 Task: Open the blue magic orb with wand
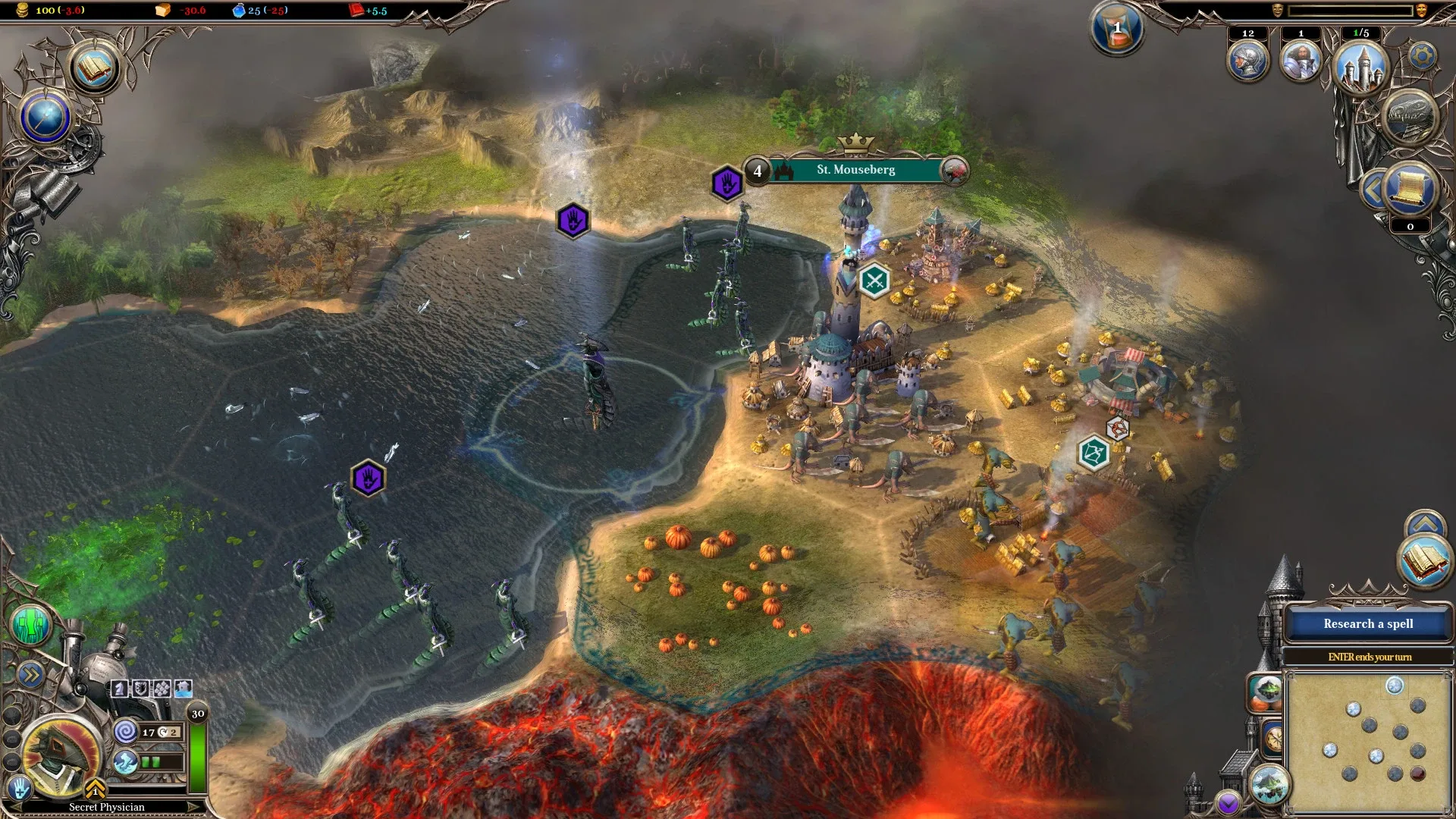(45, 118)
